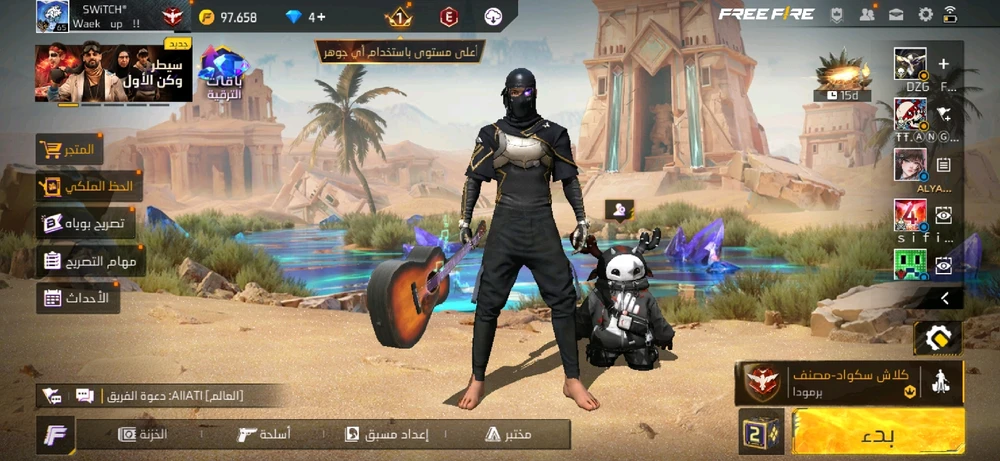Open the settings gear icon
The image size is (1000, 461).
point(925,15)
